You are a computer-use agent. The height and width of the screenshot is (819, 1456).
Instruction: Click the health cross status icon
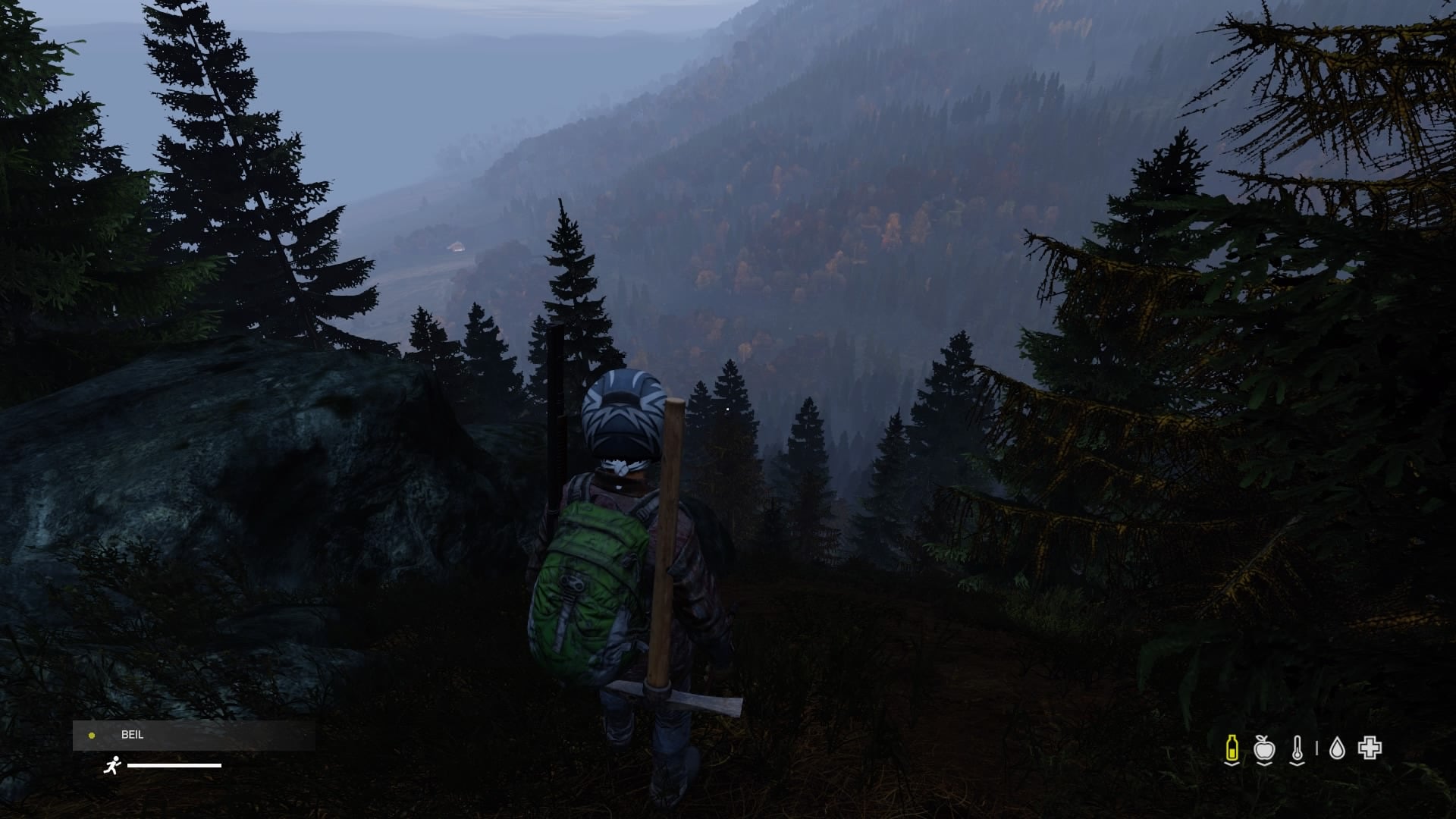point(1370,748)
